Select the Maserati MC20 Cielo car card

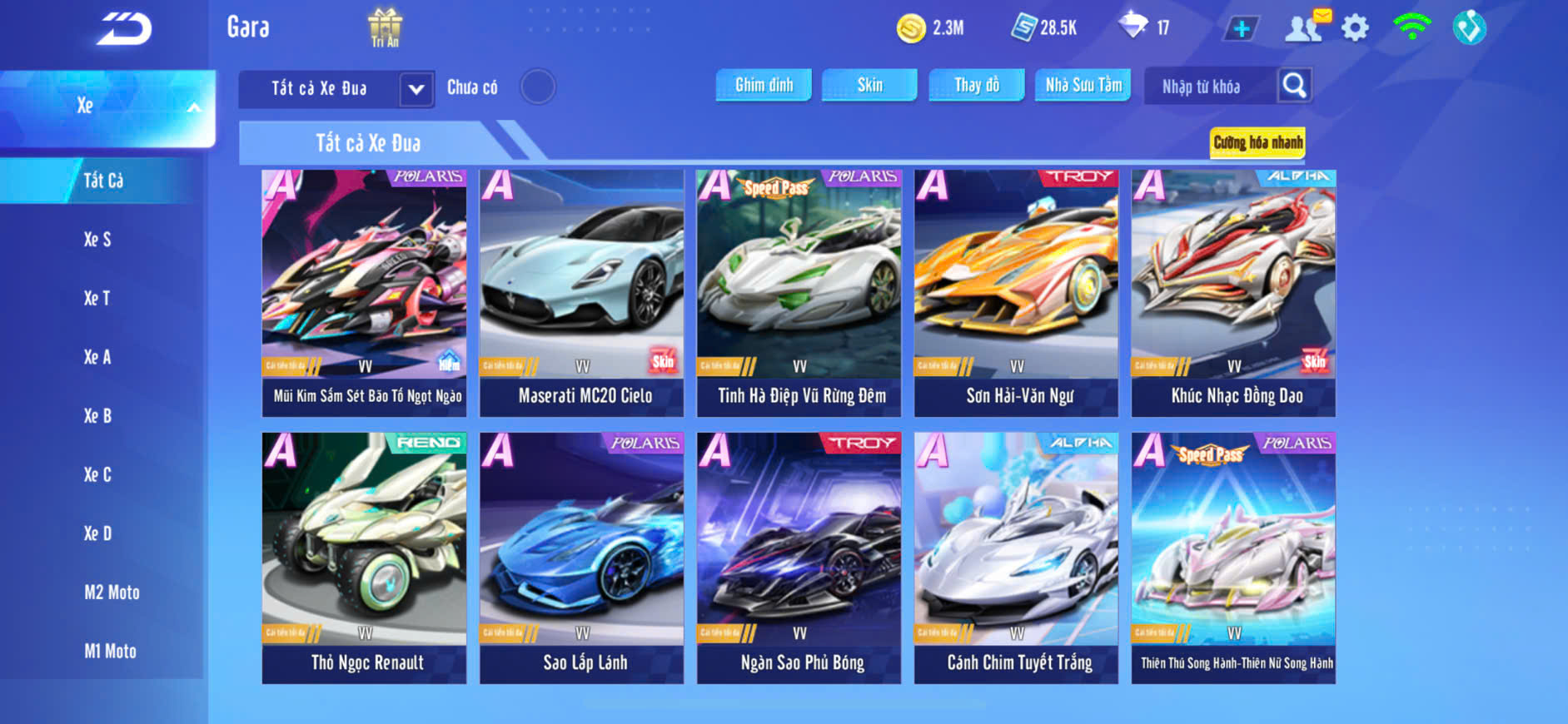581,293
